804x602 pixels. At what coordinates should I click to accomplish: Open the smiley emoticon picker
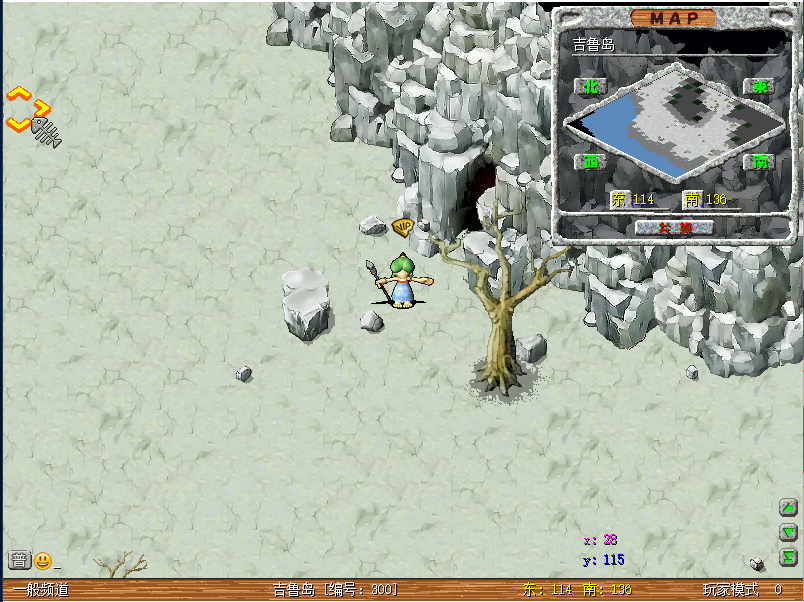[43, 560]
